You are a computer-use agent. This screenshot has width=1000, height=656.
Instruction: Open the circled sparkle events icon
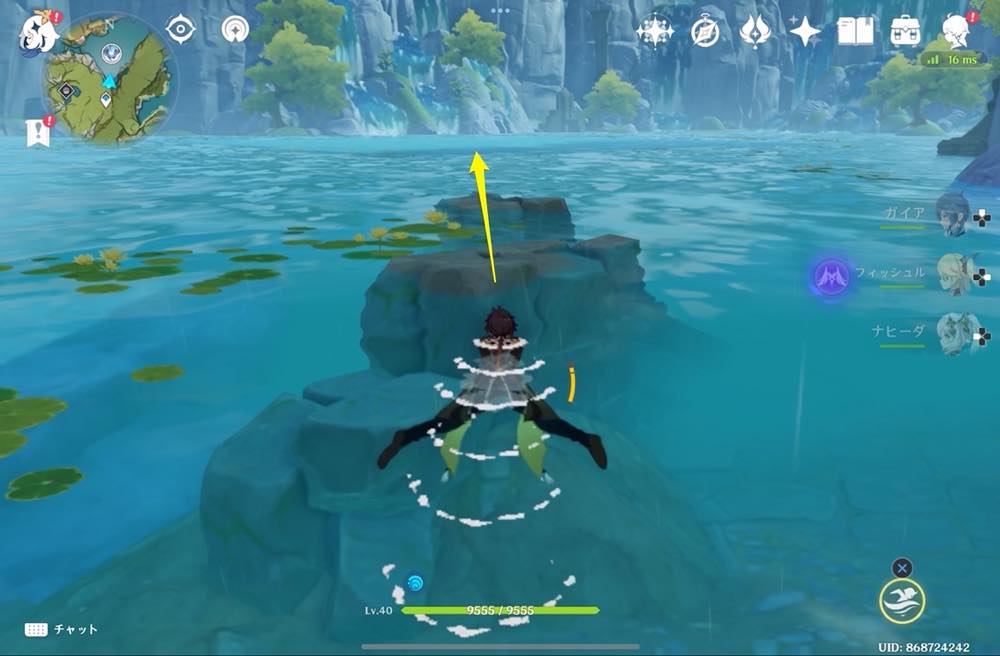click(655, 32)
